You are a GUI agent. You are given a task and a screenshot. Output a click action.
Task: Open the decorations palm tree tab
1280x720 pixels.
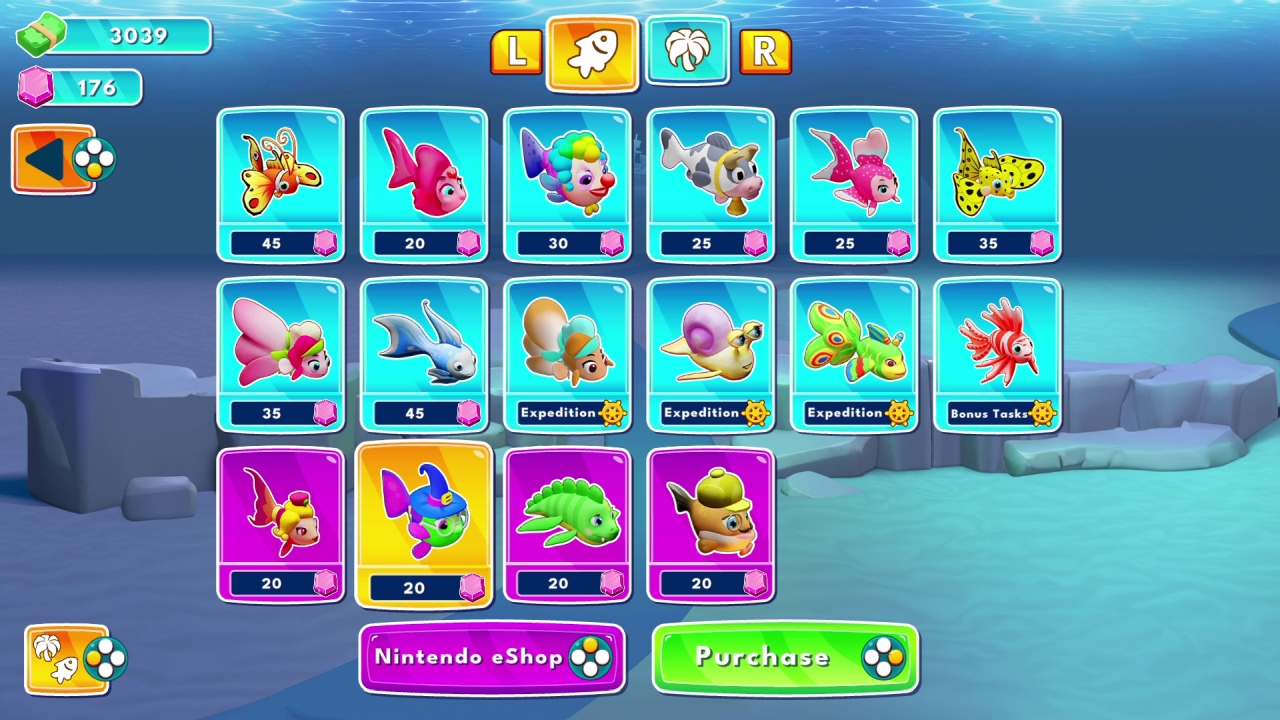[x=687, y=55]
